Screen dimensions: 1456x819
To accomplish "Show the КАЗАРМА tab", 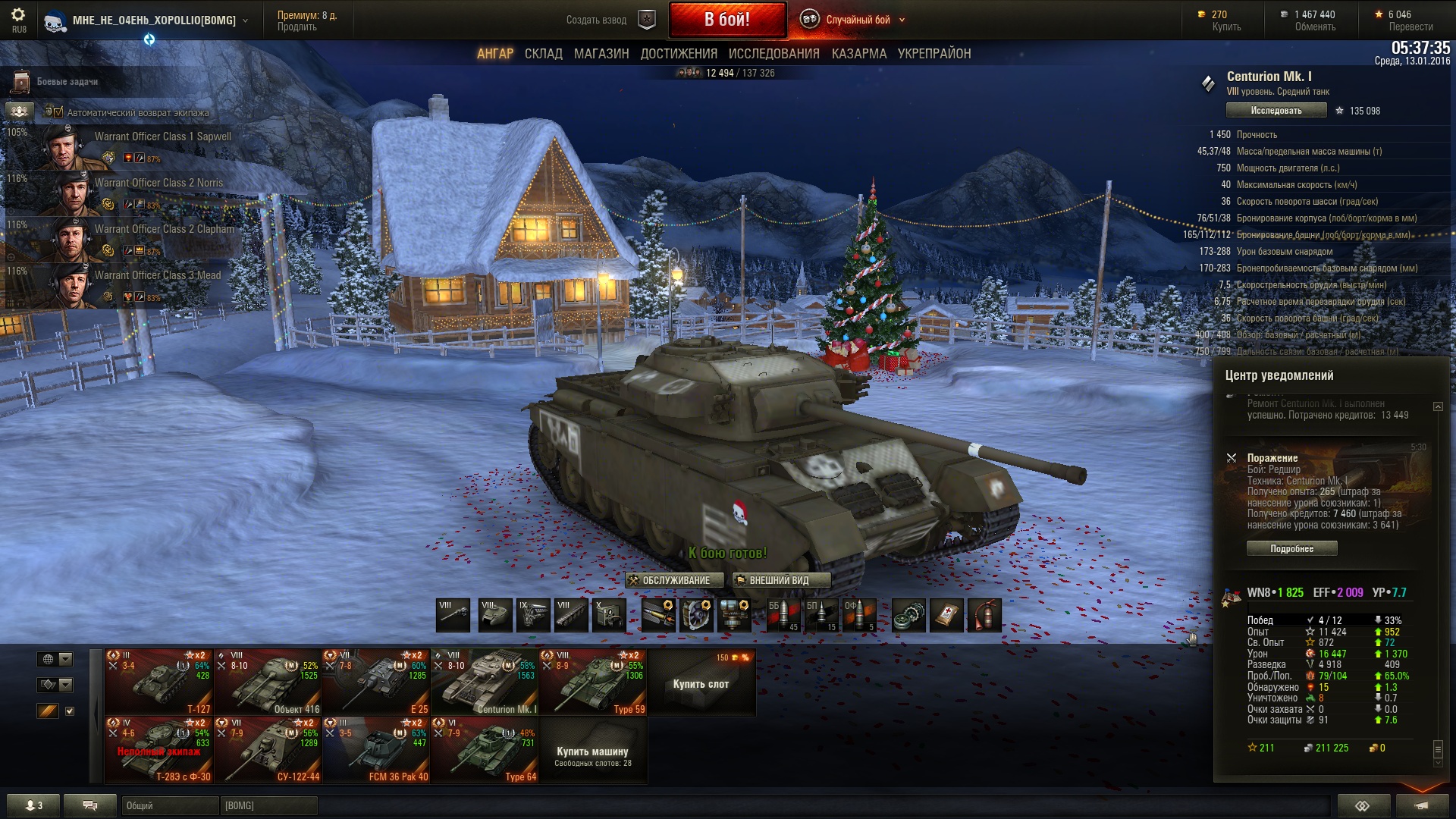I will pos(858,54).
